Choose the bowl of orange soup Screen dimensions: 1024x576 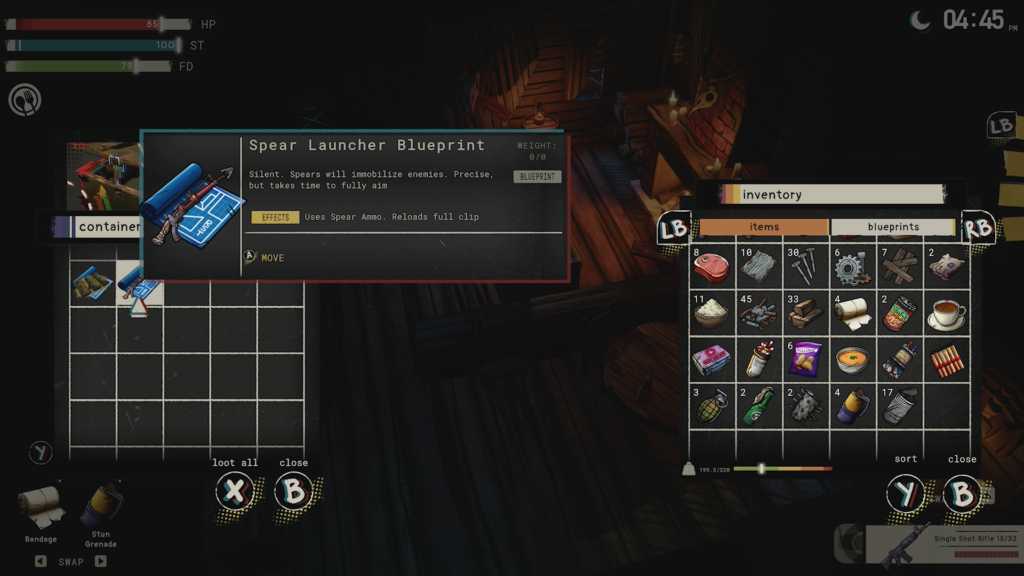pos(852,359)
